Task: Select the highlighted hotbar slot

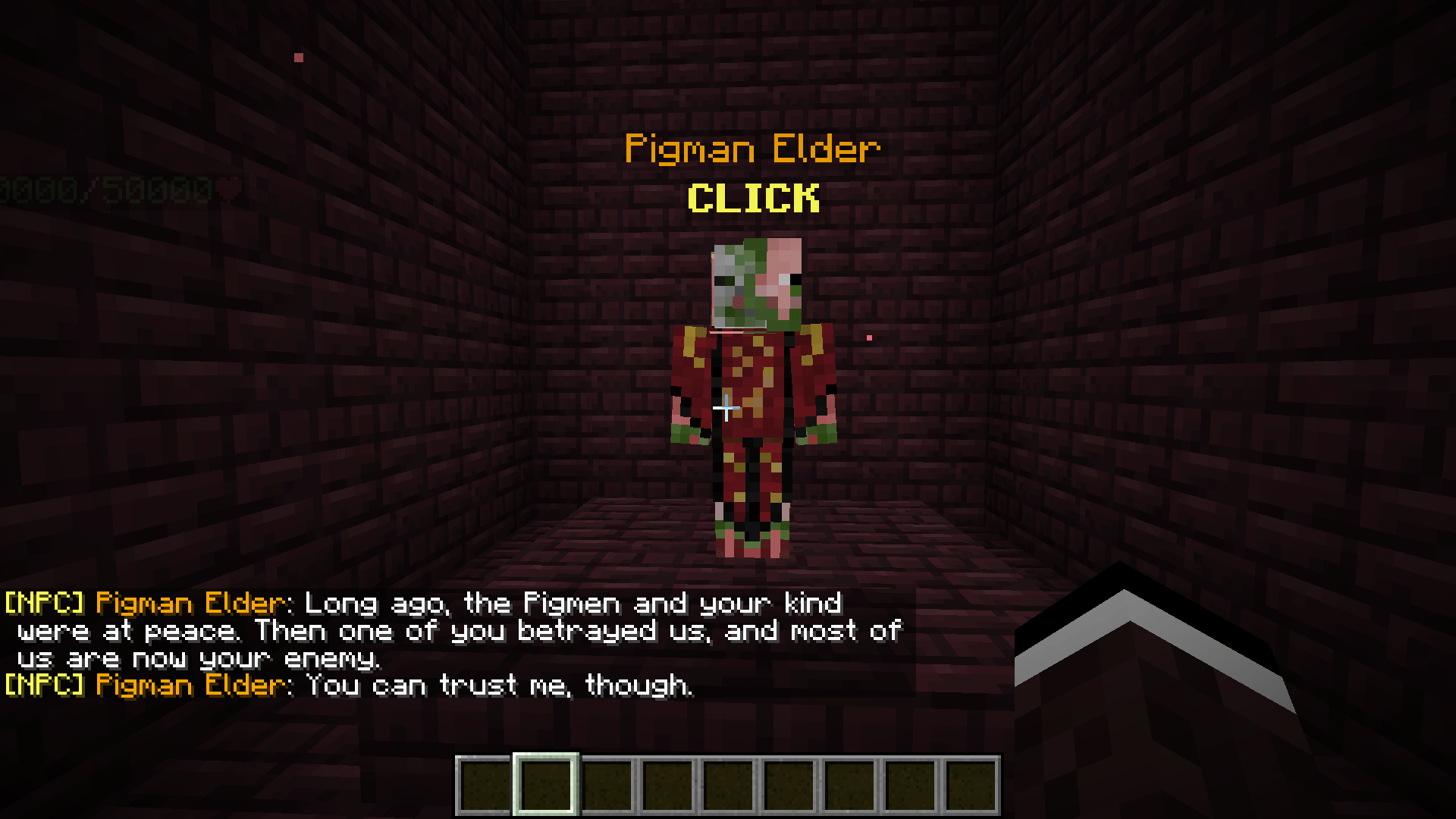Action: tap(546, 785)
